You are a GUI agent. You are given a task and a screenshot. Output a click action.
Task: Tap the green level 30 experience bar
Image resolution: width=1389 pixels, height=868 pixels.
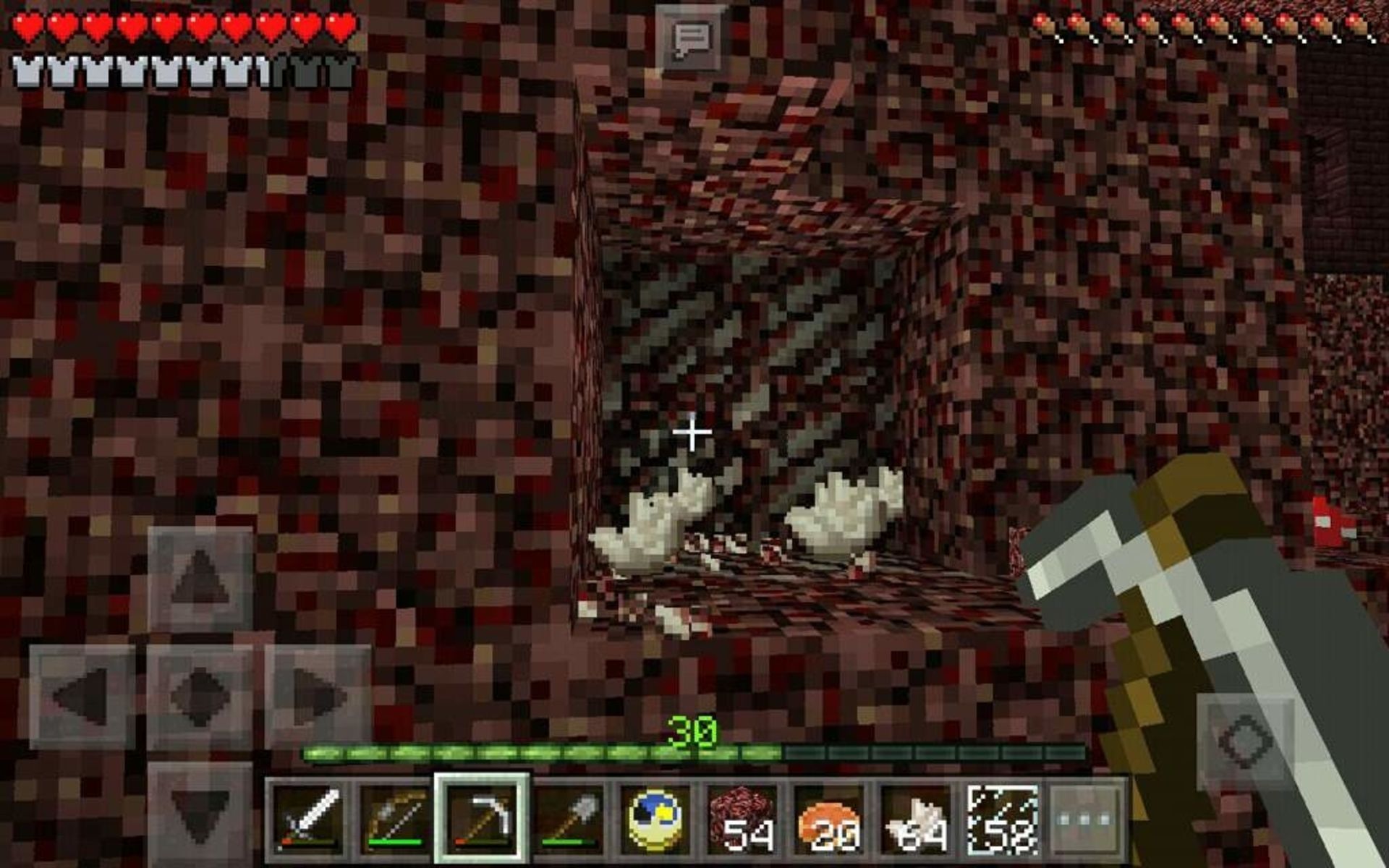(694, 752)
